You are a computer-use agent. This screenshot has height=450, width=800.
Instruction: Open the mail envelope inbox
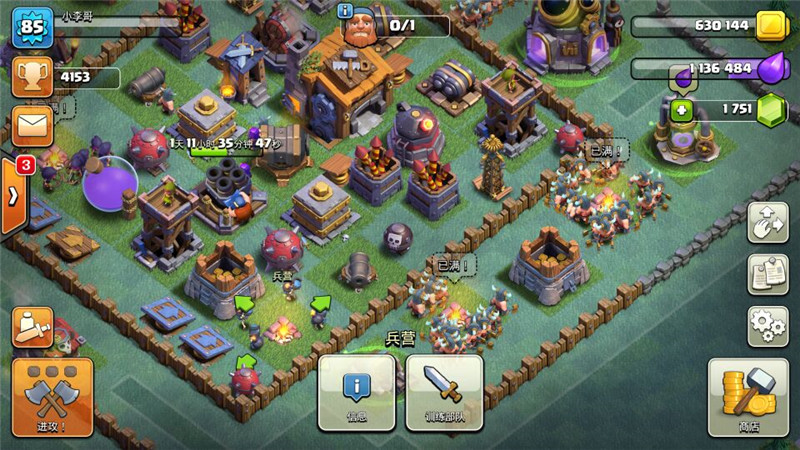[x=33, y=126]
